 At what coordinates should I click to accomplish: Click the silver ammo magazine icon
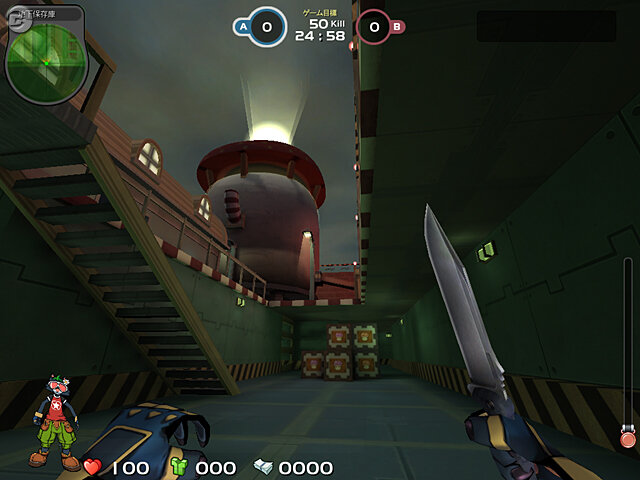point(263,467)
